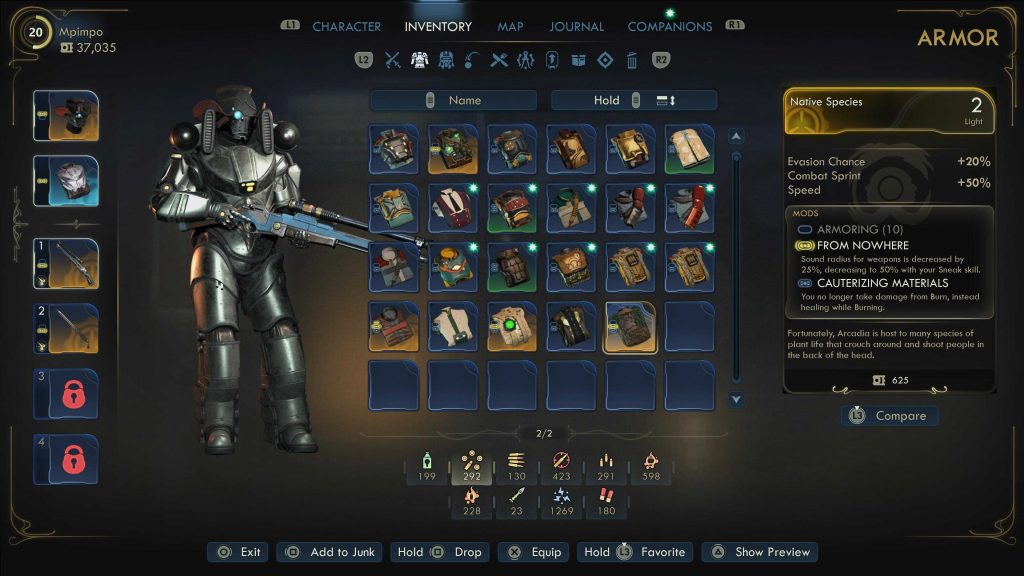1024x576 pixels.
Task: Go to the Journal tab
Action: (577, 27)
